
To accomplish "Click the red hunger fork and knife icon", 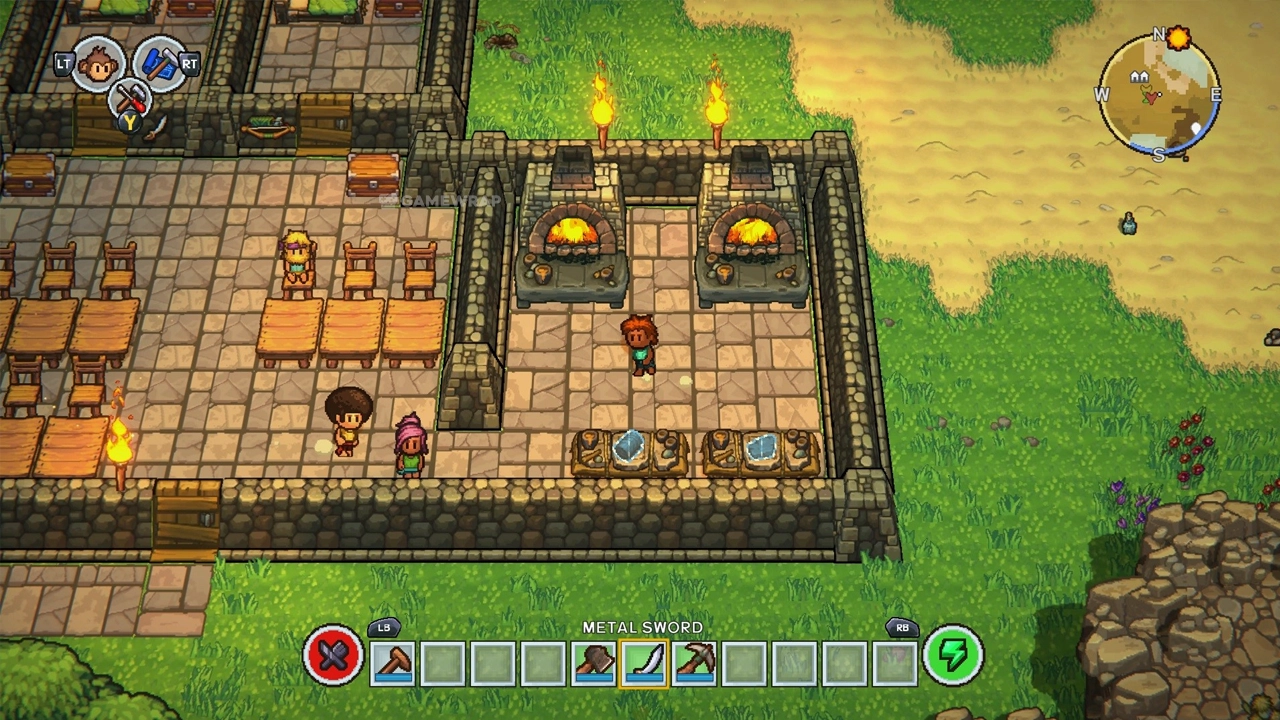I will coord(333,658).
